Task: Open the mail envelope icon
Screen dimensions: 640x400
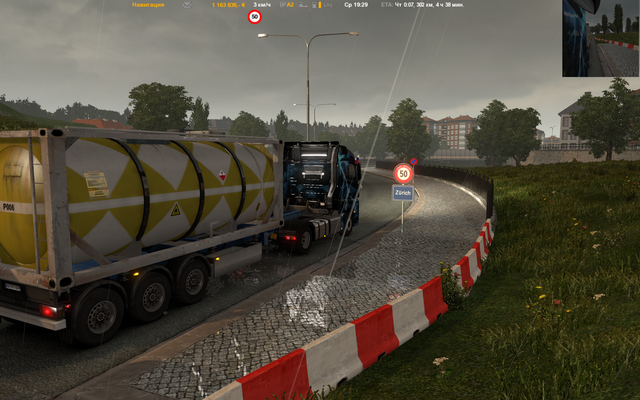Action: [x=187, y=5]
